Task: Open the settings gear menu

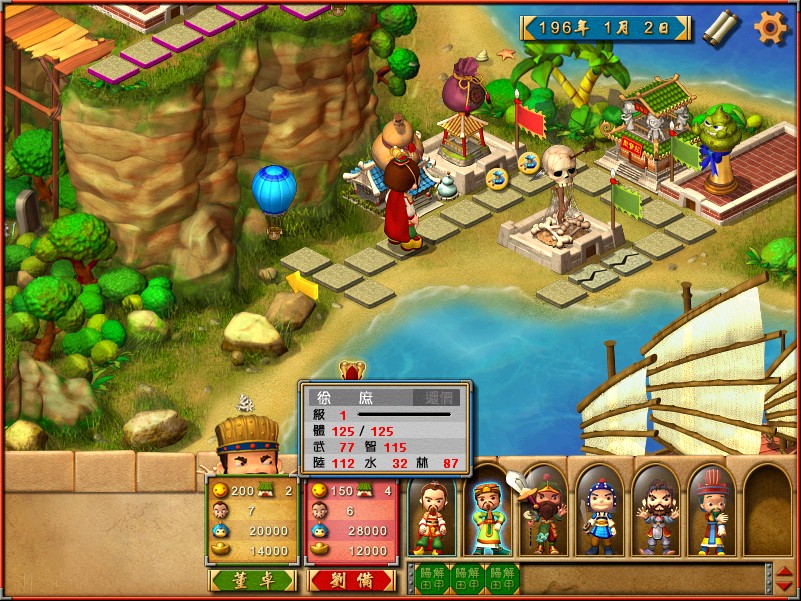Action: click(x=771, y=27)
